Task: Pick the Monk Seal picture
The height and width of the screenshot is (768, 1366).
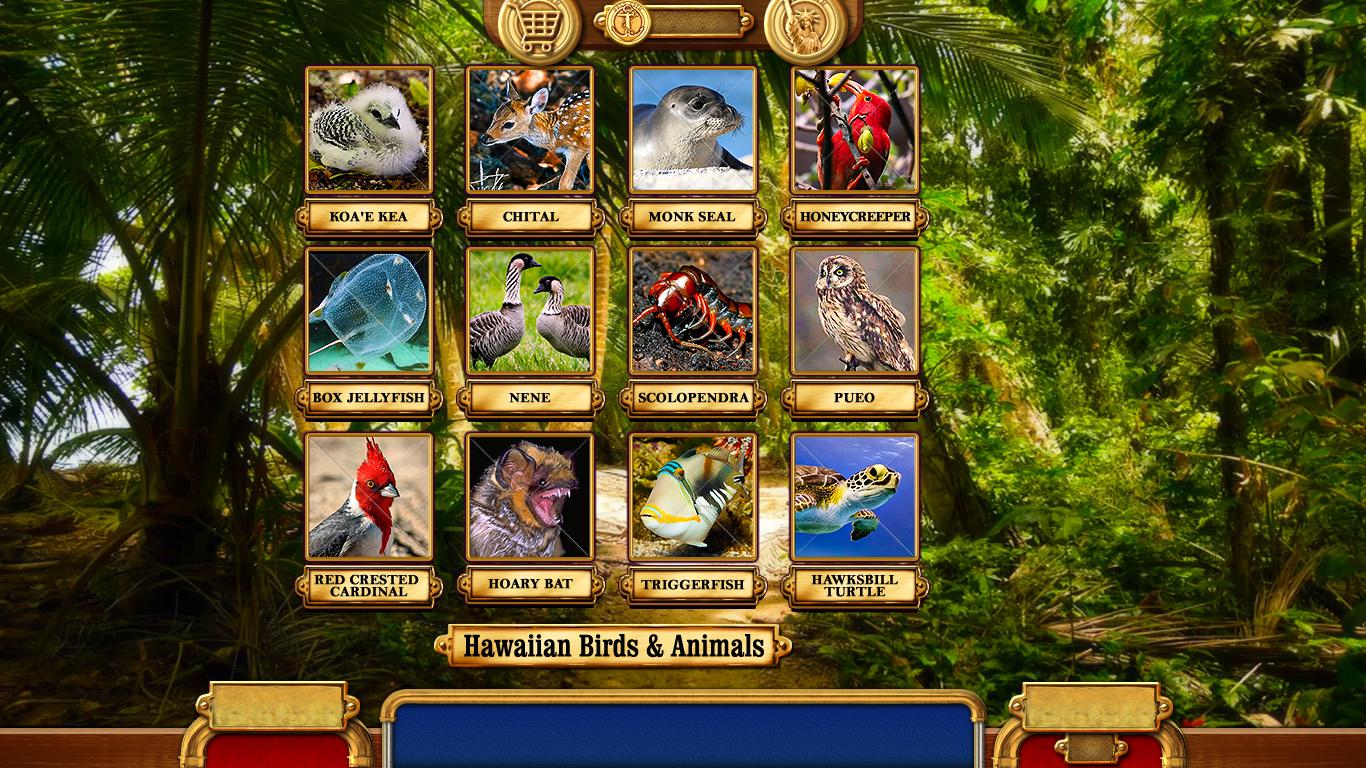Action: (692, 129)
